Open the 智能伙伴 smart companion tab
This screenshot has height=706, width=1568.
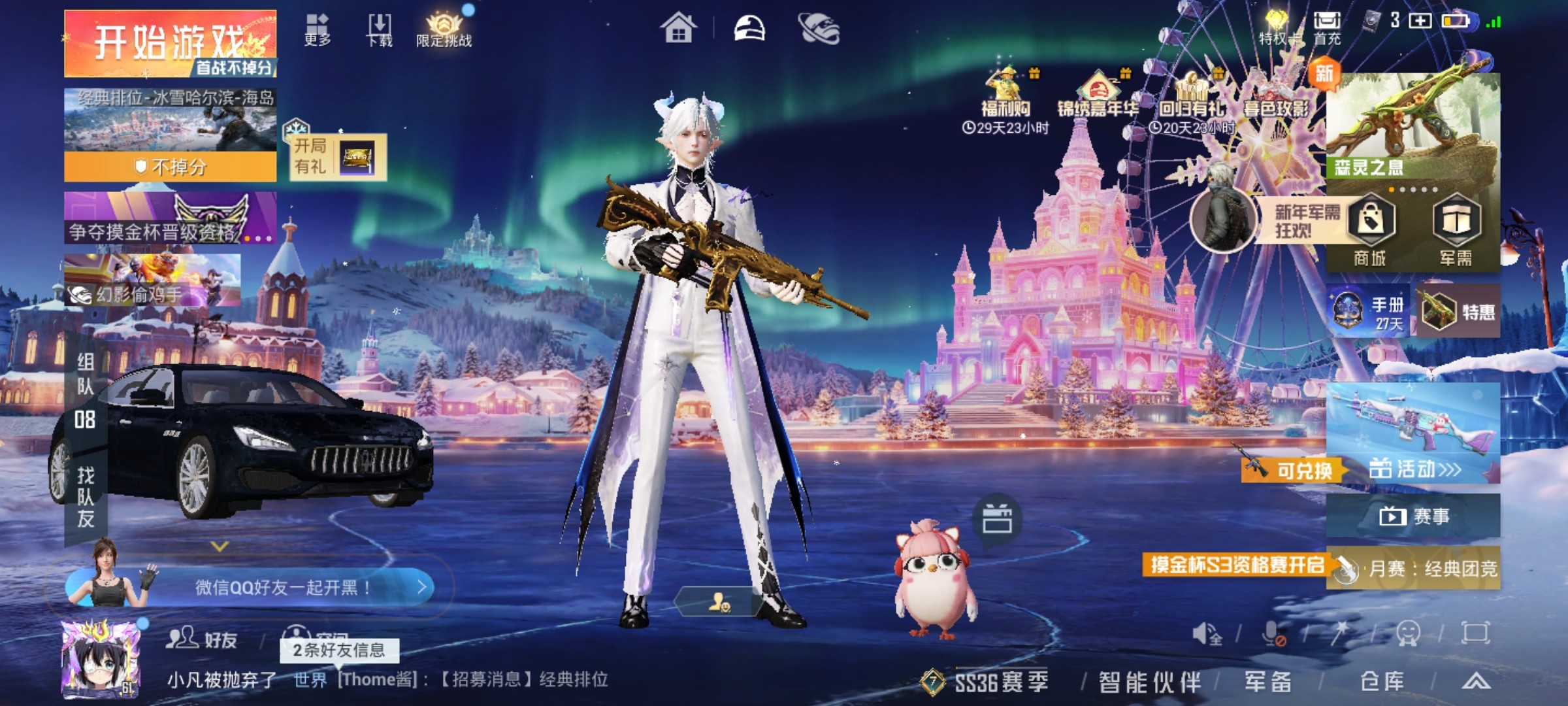1149,682
